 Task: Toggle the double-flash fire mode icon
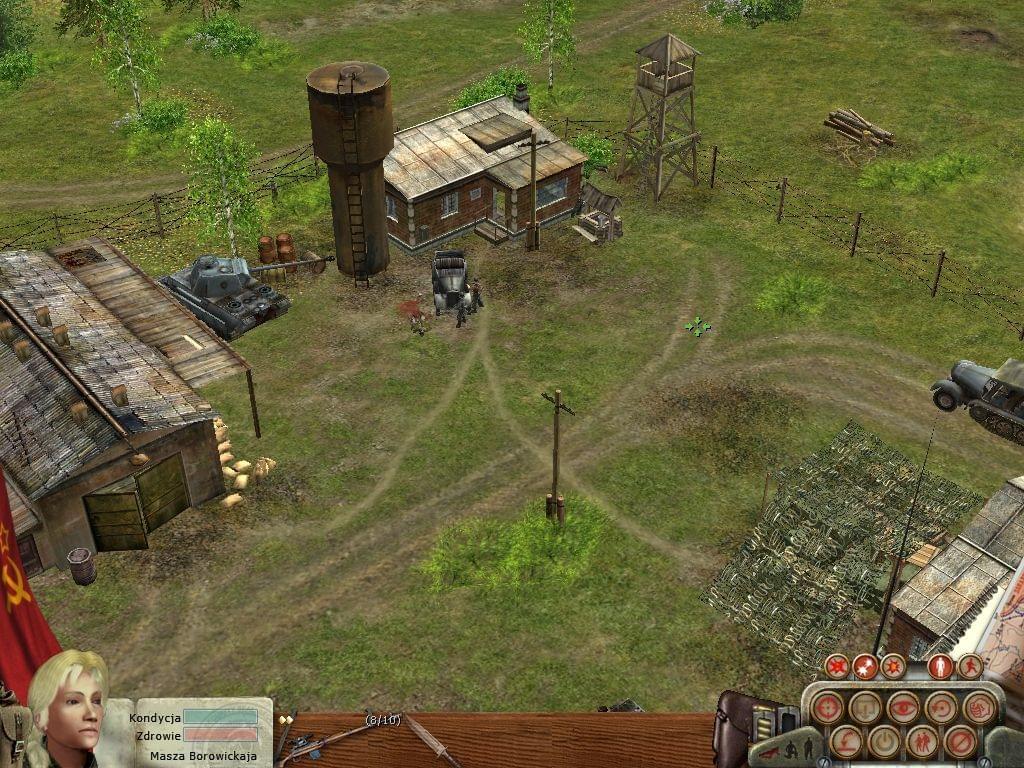click(x=865, y=666)
